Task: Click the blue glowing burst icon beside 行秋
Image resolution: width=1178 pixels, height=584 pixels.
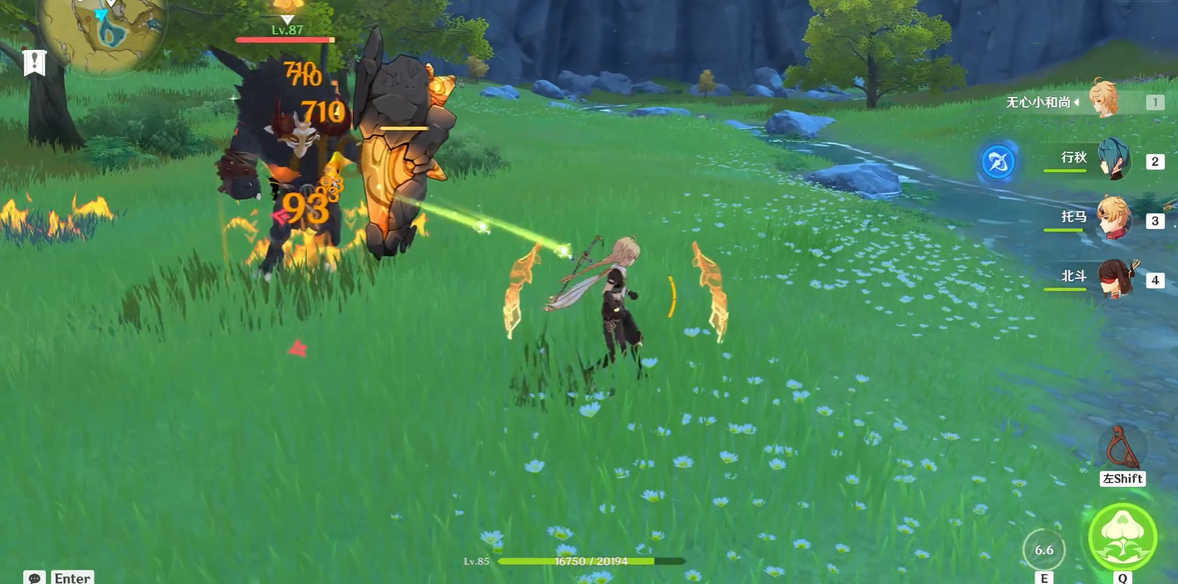Action: (997, 162)
